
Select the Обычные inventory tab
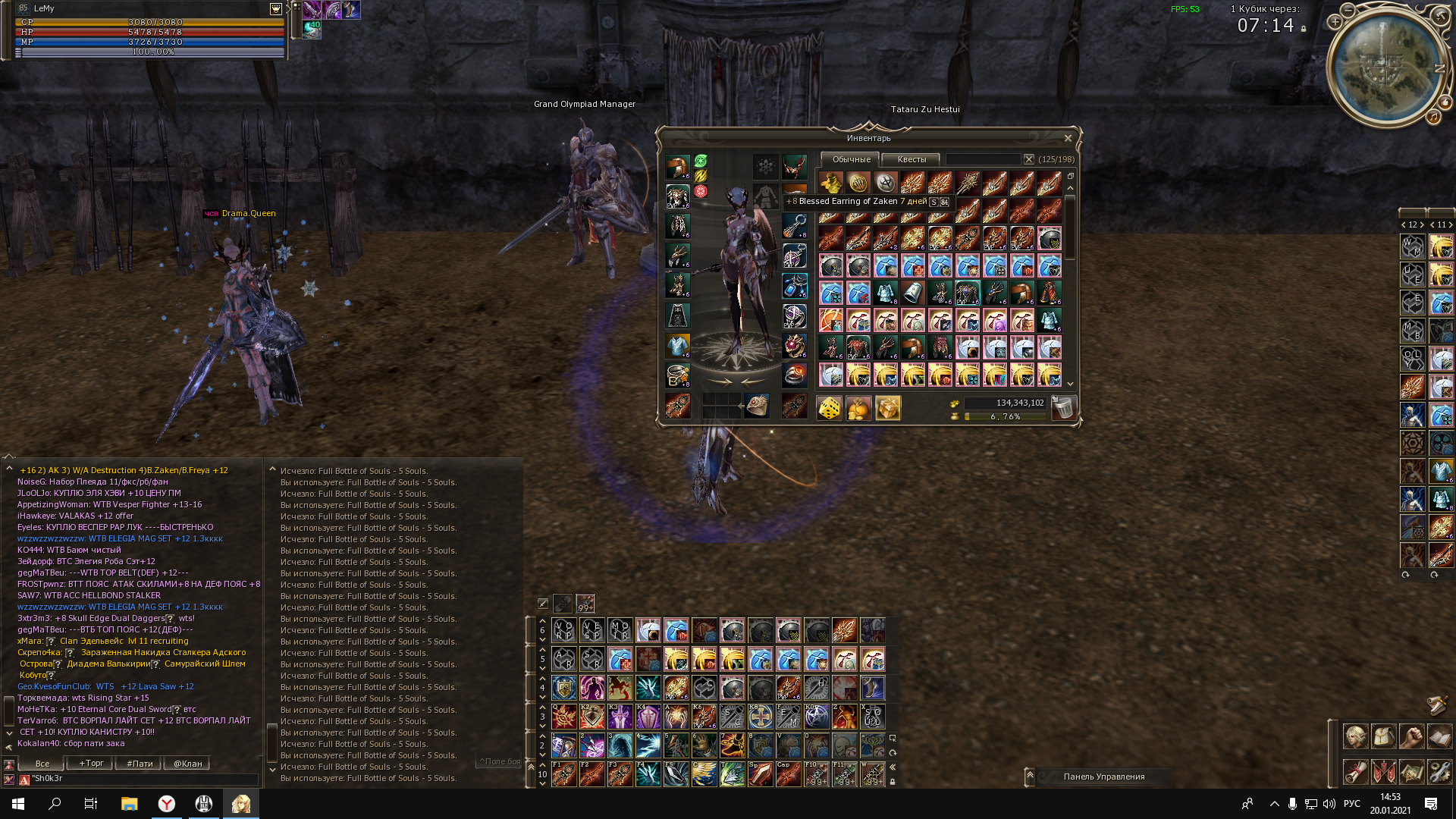(852, 159)
